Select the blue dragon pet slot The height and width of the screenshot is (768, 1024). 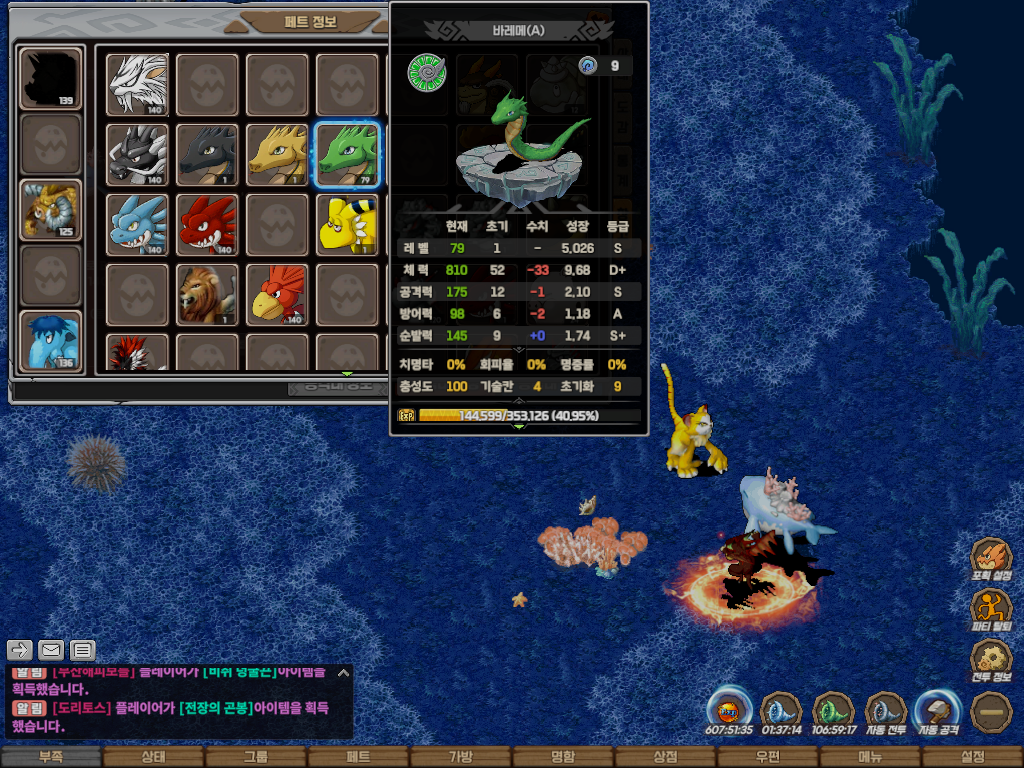pos(138,224)
